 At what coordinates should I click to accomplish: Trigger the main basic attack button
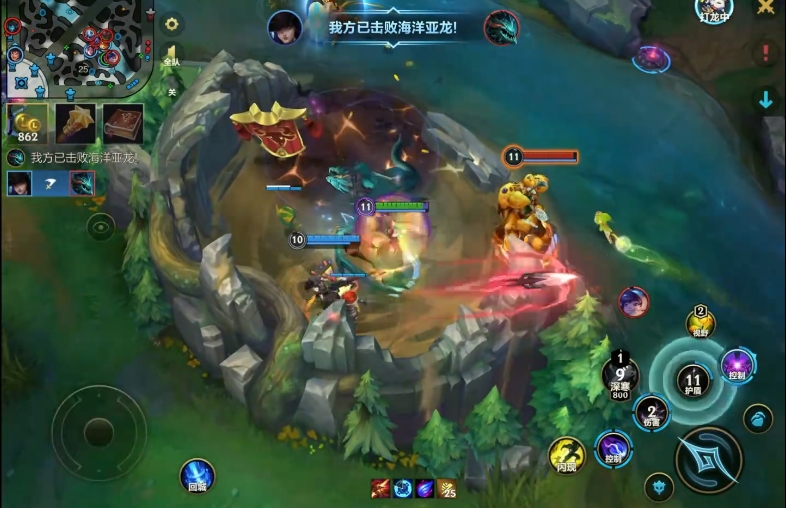point(708,459)
